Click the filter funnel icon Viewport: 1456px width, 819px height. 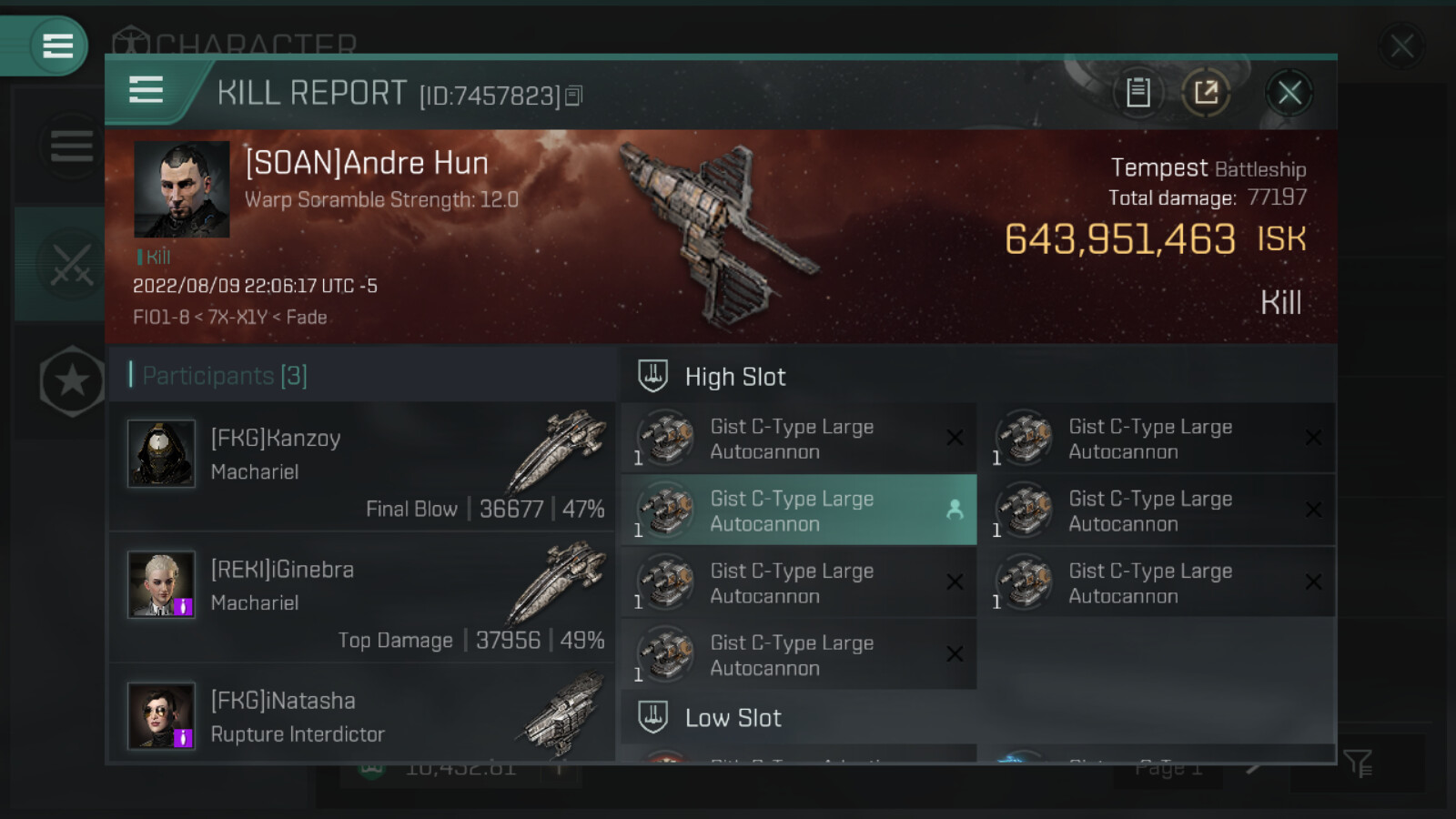pyautogui.click(x=1357, y=763)
